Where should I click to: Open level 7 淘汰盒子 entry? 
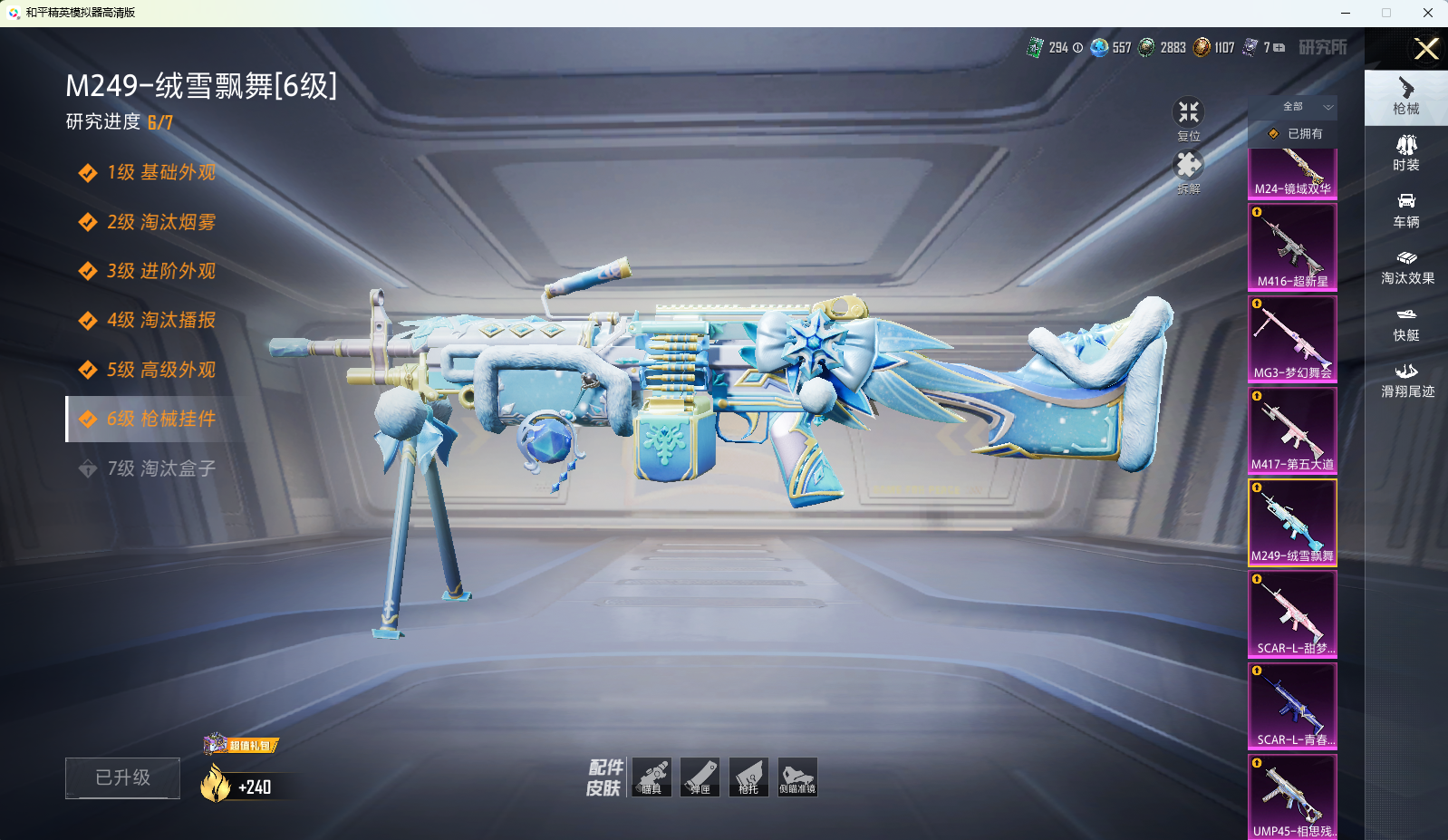(x=160, y=468)
